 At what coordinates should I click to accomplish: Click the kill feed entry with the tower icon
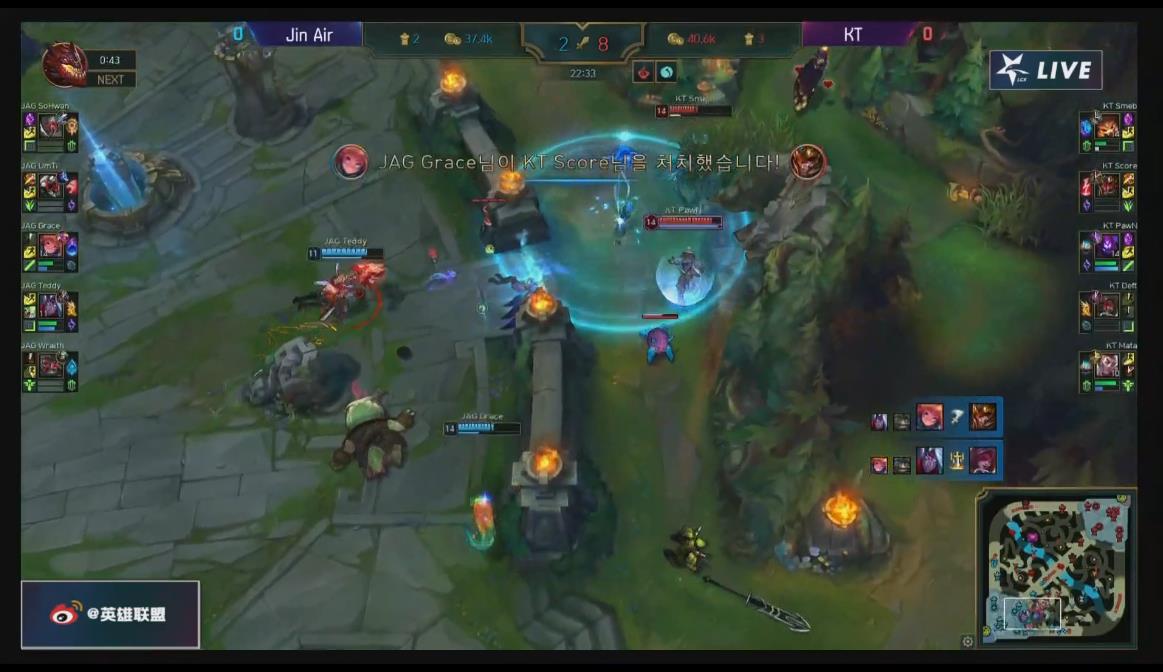tap(935, 461)
